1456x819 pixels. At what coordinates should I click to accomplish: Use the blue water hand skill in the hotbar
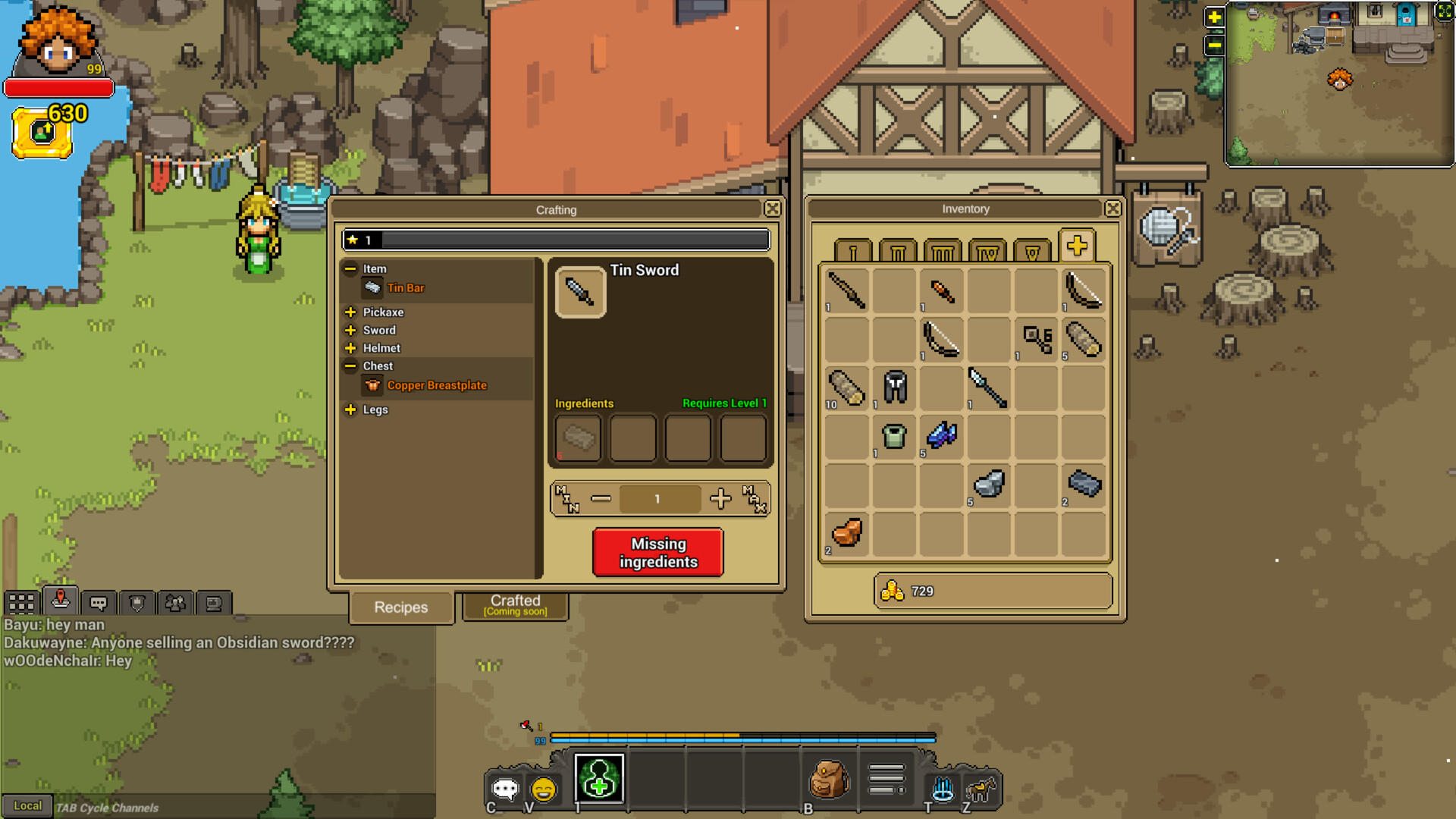940,789
